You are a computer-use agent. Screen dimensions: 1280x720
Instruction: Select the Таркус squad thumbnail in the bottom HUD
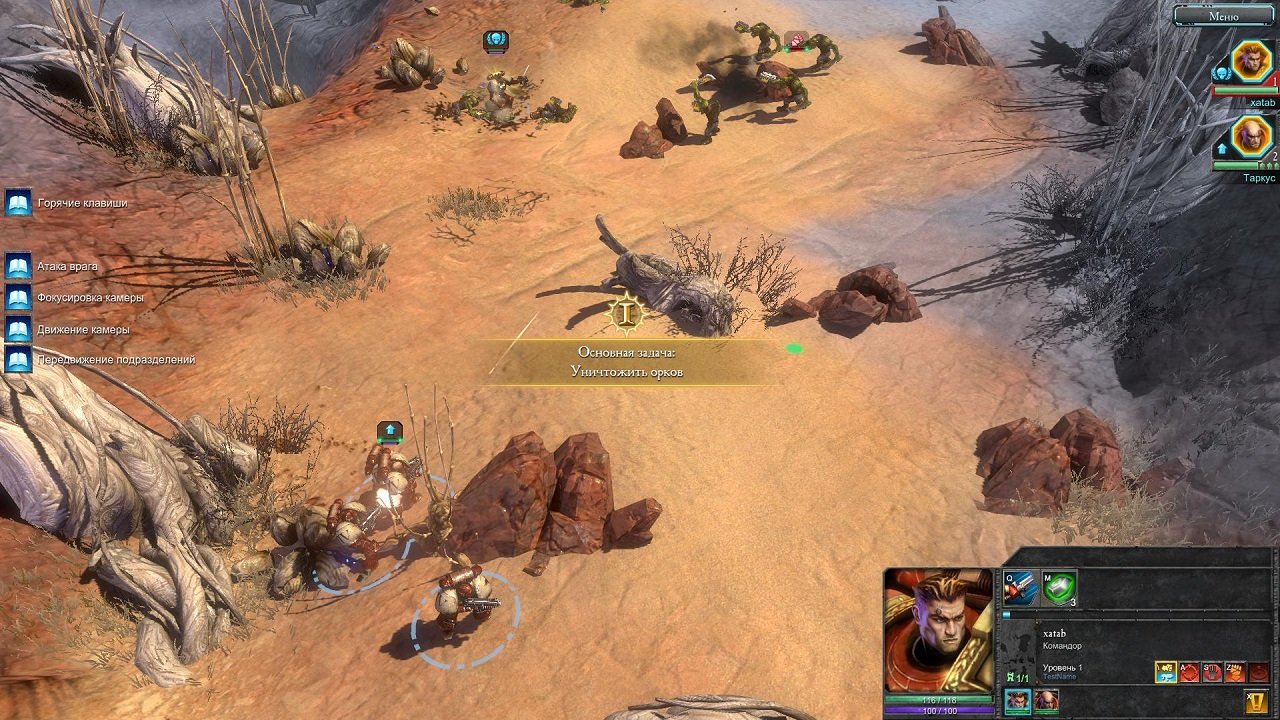tap(1045, 700)
